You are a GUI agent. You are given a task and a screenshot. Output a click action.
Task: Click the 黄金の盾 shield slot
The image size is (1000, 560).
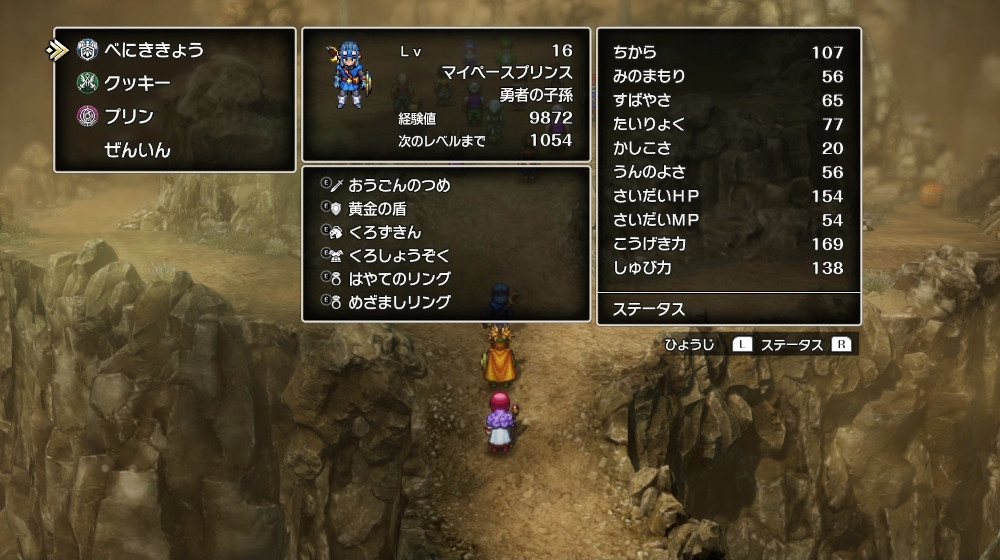[377, 209]
